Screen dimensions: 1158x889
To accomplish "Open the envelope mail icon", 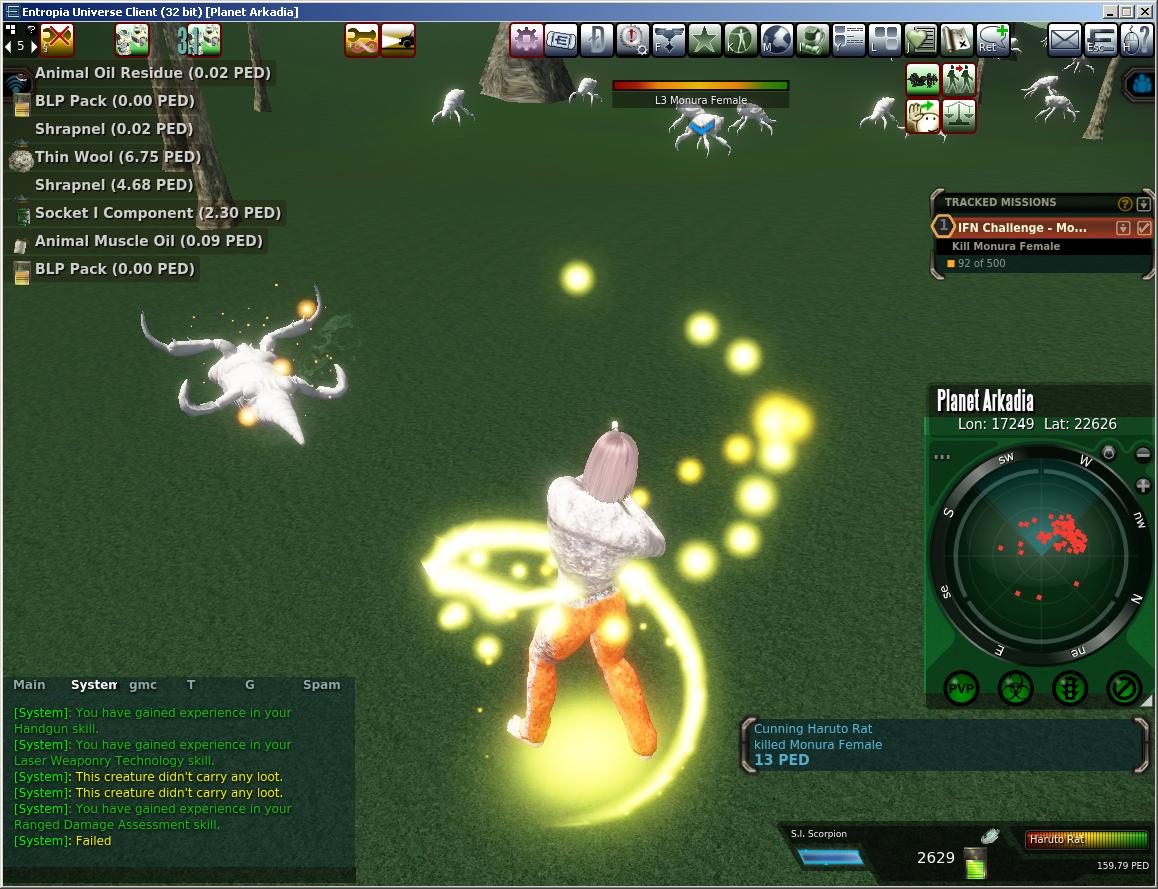I will [1065, 41].
